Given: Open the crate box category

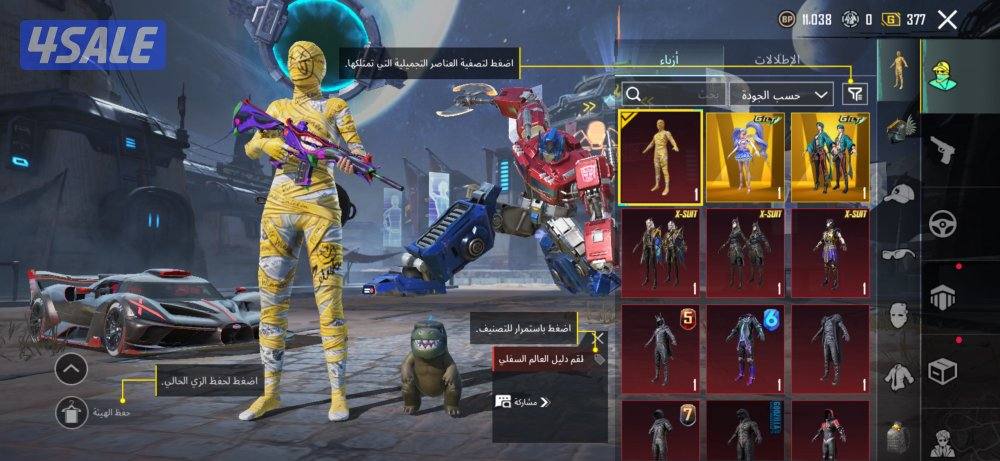Looking at the screenshot, I should [943, 371].
